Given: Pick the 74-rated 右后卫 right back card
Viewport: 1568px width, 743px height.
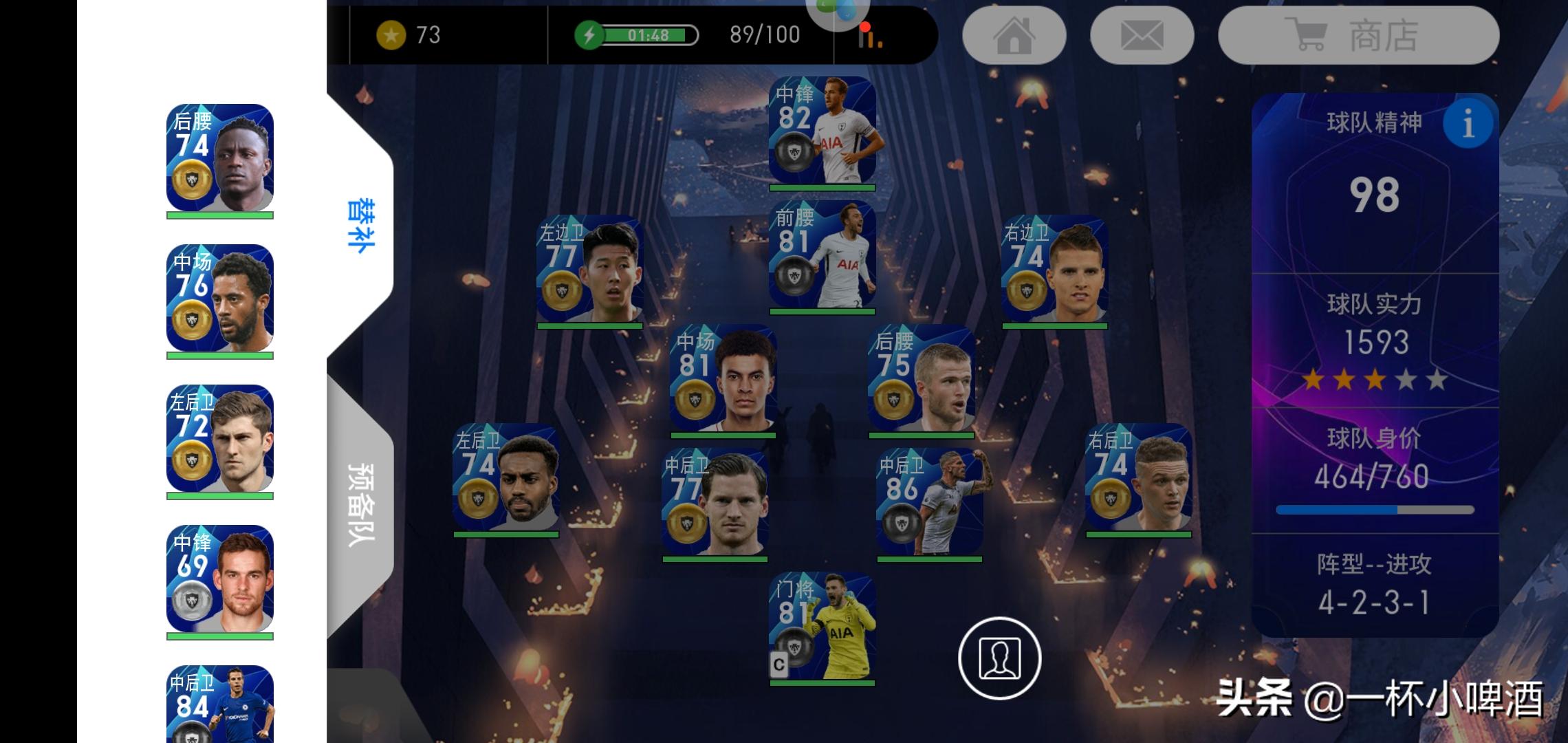Looking at the screenshot, I should [x=1138, y=477].
